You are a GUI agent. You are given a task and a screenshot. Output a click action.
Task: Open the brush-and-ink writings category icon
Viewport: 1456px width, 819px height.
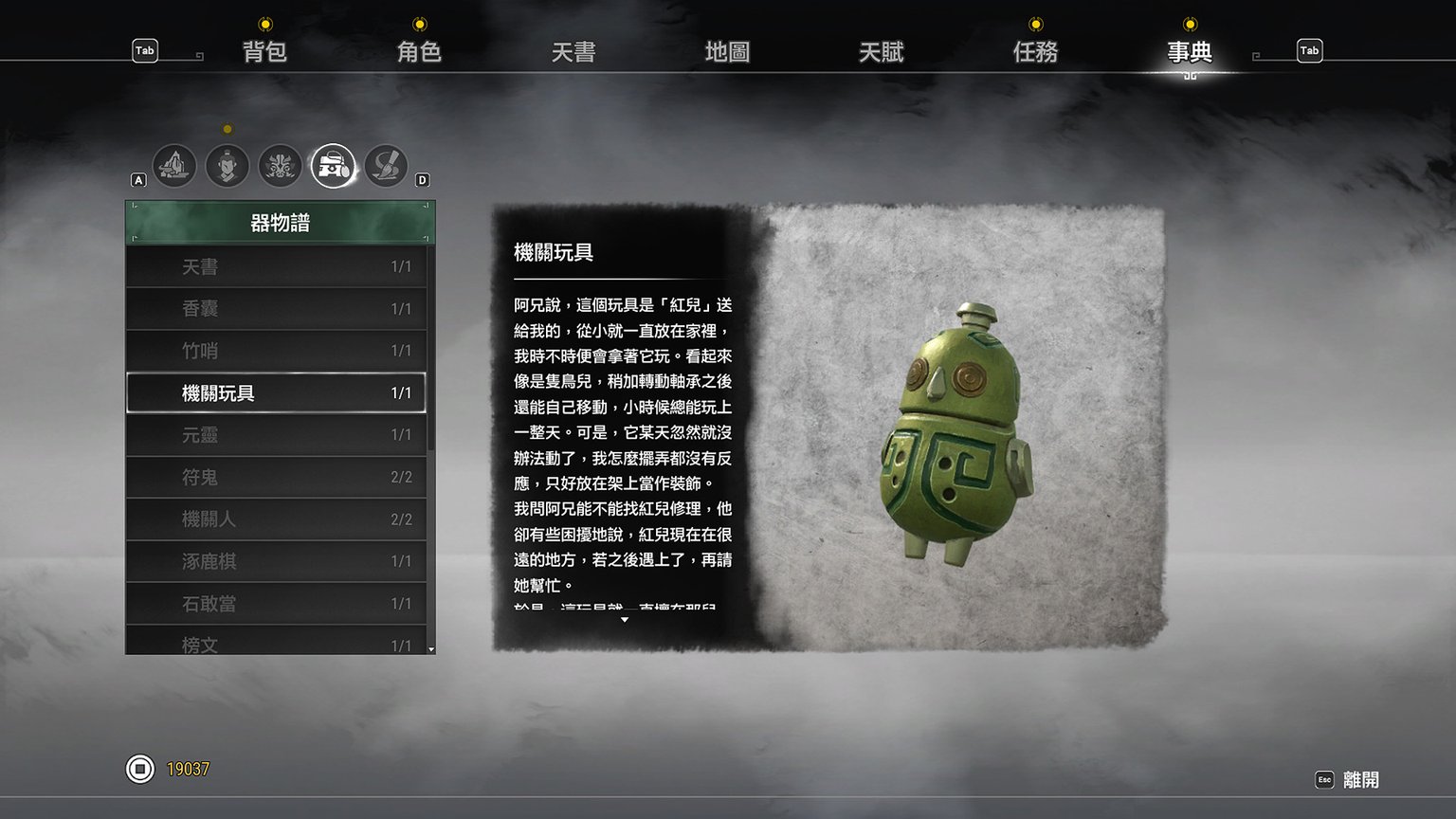click(387, 166)
